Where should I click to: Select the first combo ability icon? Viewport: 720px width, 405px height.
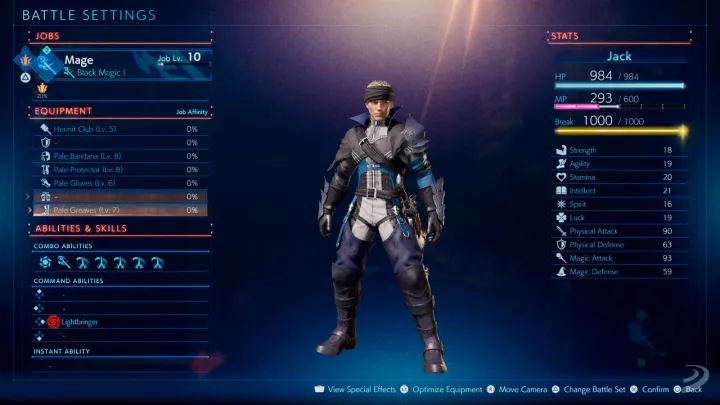(46, 262)
